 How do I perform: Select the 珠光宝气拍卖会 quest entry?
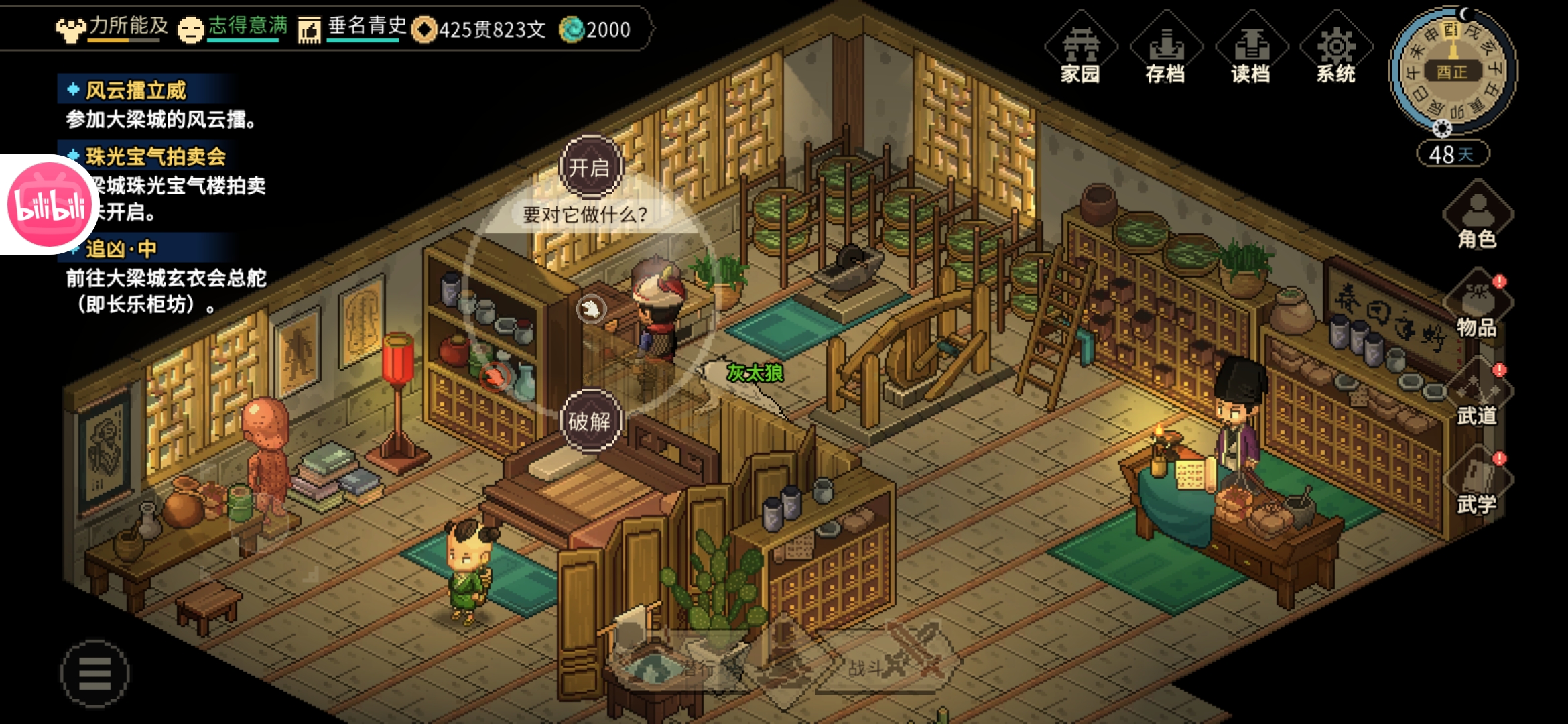pyautogui.click(x=156, y=157)
